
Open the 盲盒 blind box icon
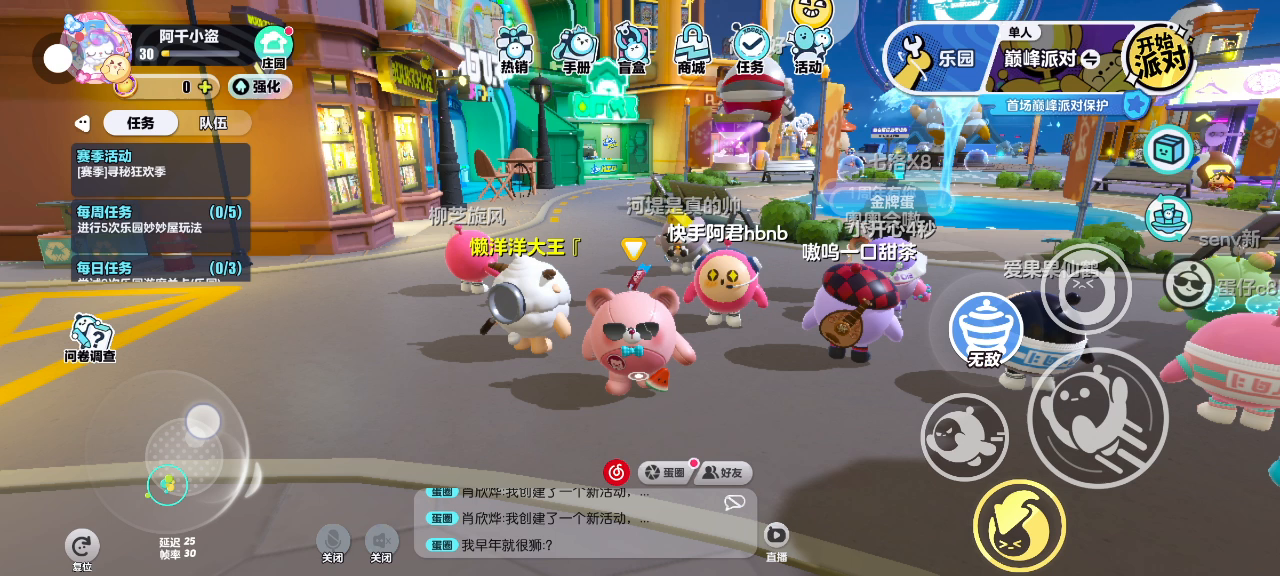pos(632,50)
